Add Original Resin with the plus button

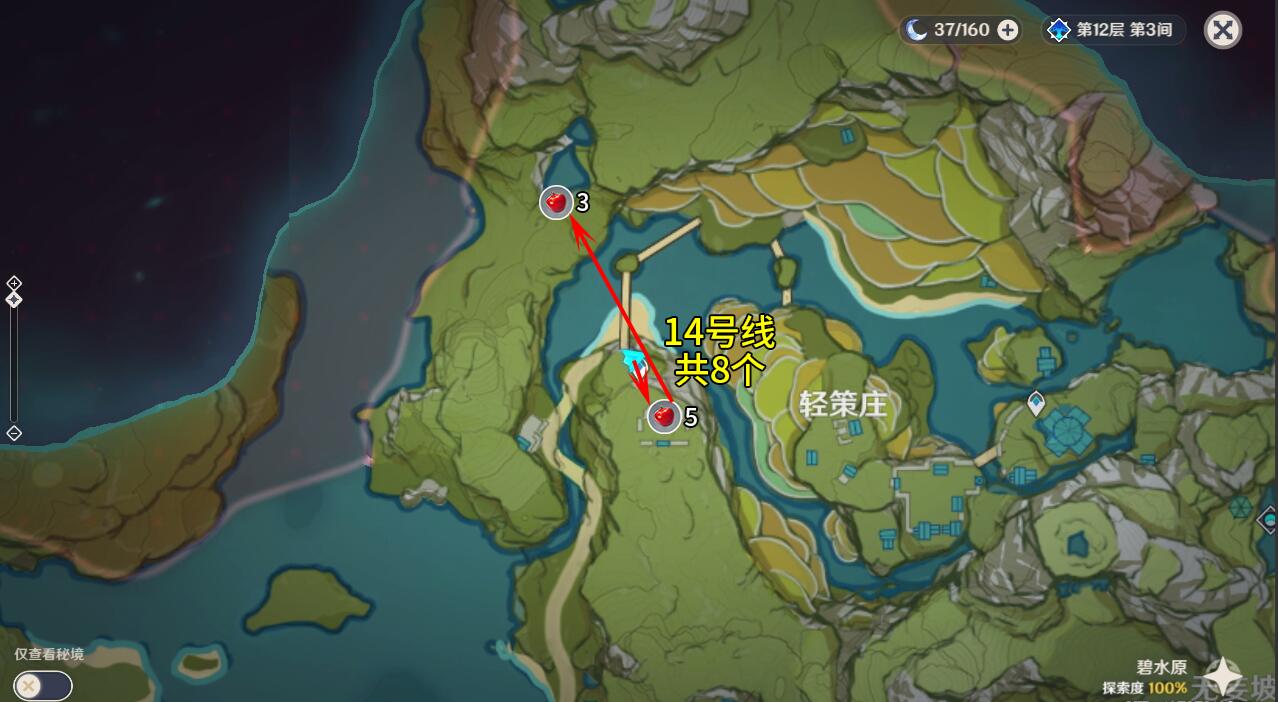point(1008,30)
